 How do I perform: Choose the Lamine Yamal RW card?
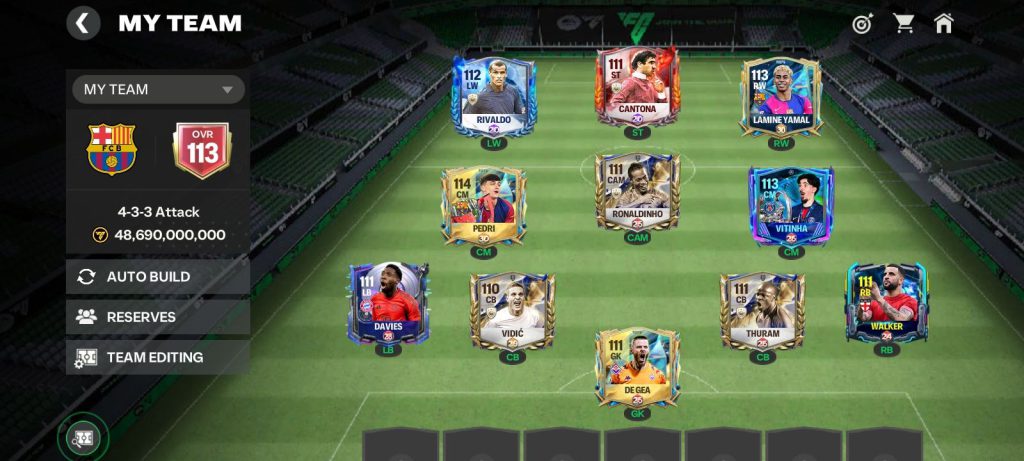pos(781,96)
